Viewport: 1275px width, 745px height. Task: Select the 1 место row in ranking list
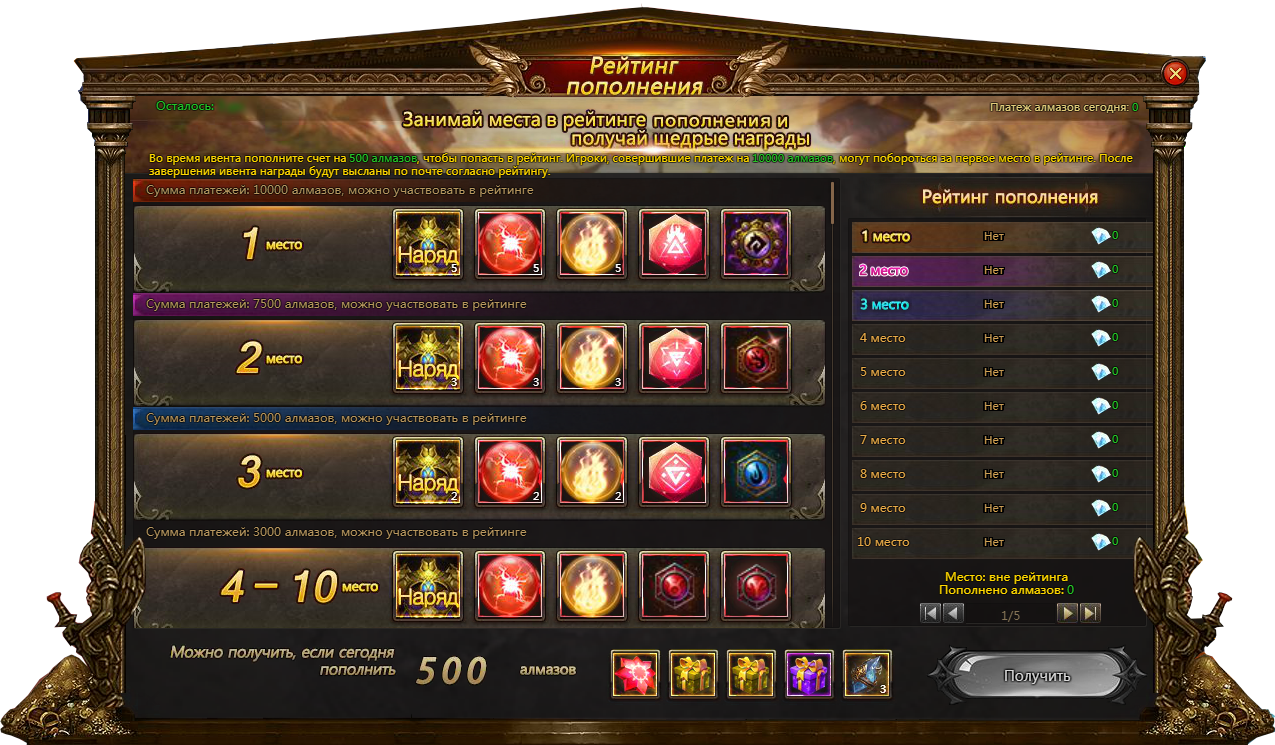point(1000,237)
